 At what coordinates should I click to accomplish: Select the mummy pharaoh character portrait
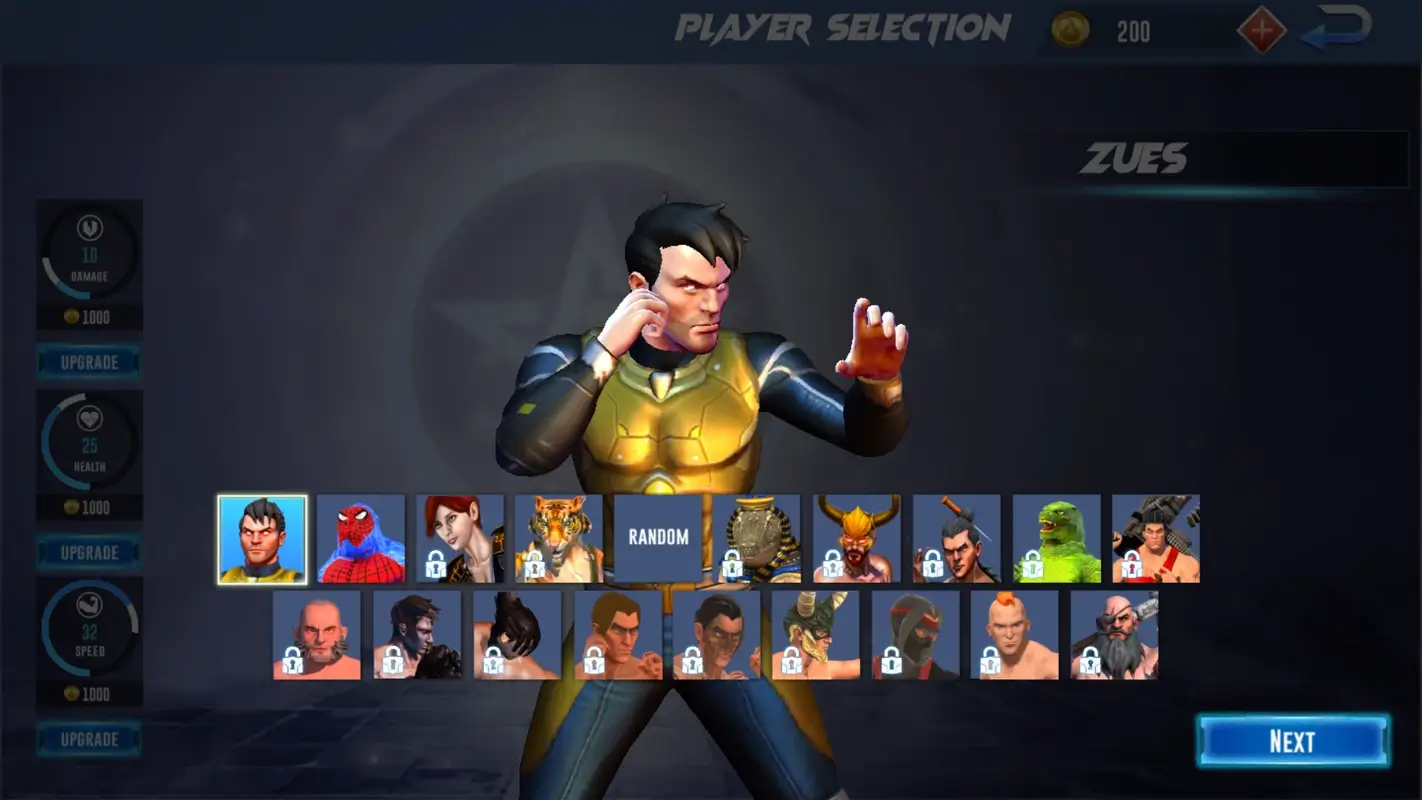[756, 538]
